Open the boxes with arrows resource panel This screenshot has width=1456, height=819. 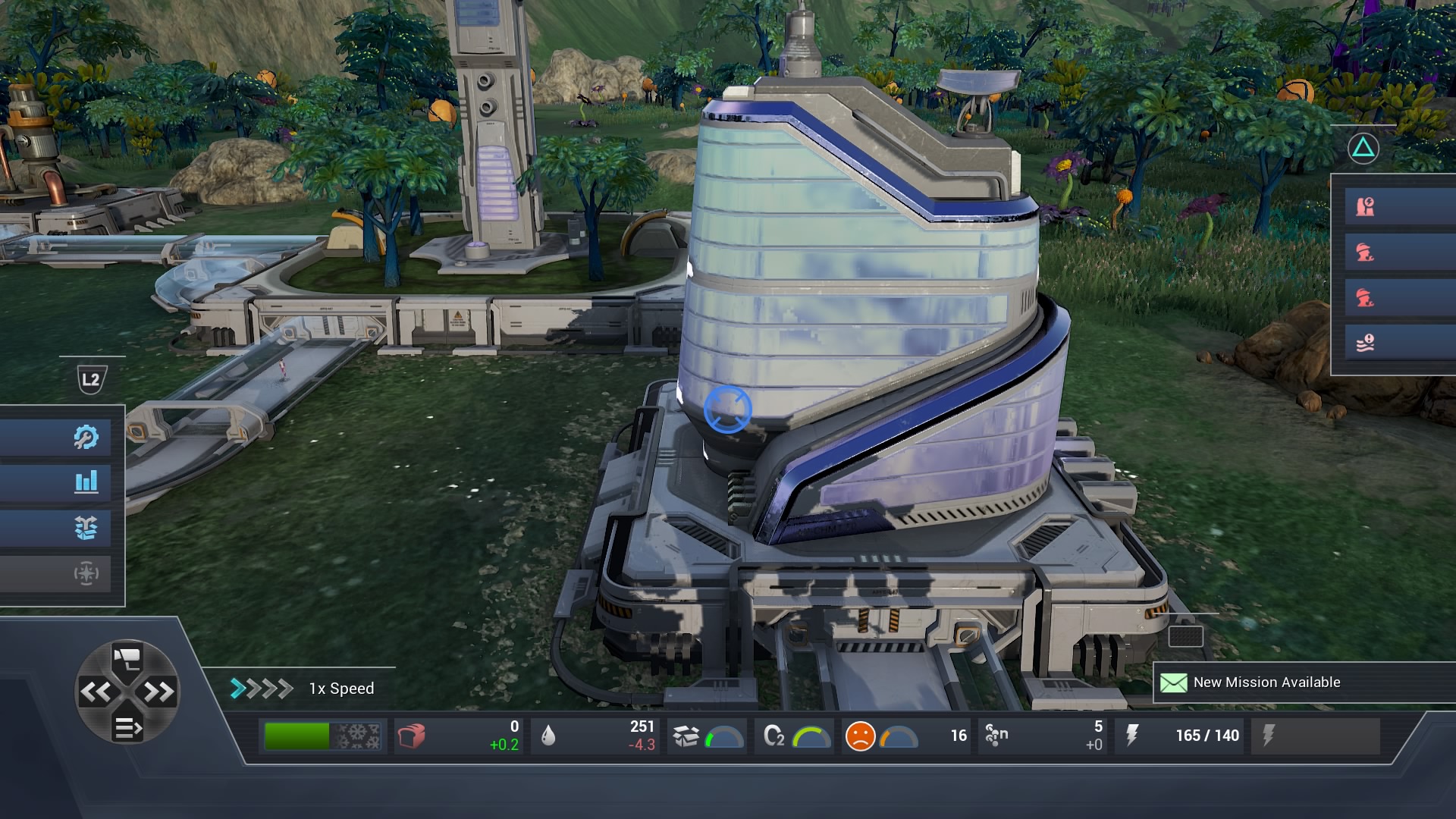click(86, 528)
